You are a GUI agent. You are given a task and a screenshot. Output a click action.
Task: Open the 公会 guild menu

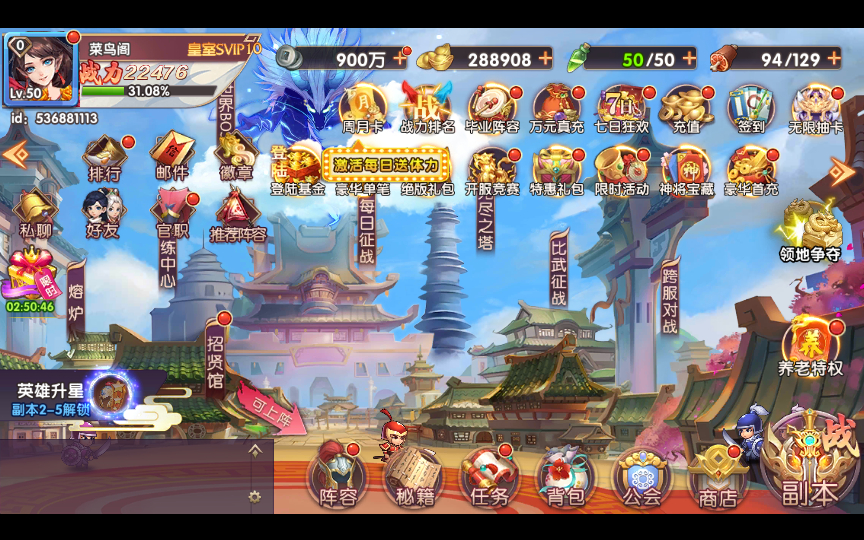coord(641,474)
